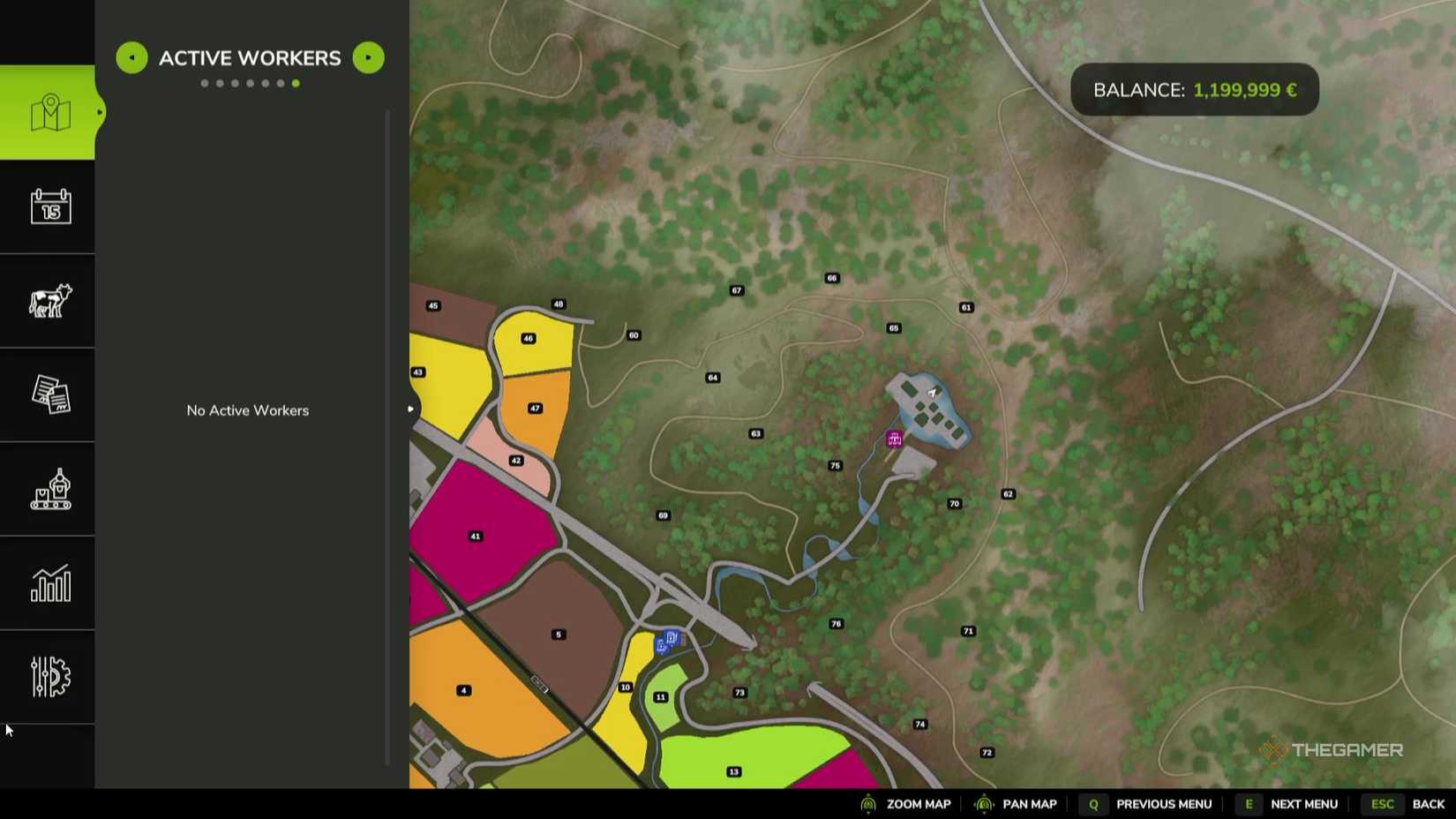The height and width of the screenshot is (819, 1456).
Task: Open the Production chains panel
Action: point(49,489)
